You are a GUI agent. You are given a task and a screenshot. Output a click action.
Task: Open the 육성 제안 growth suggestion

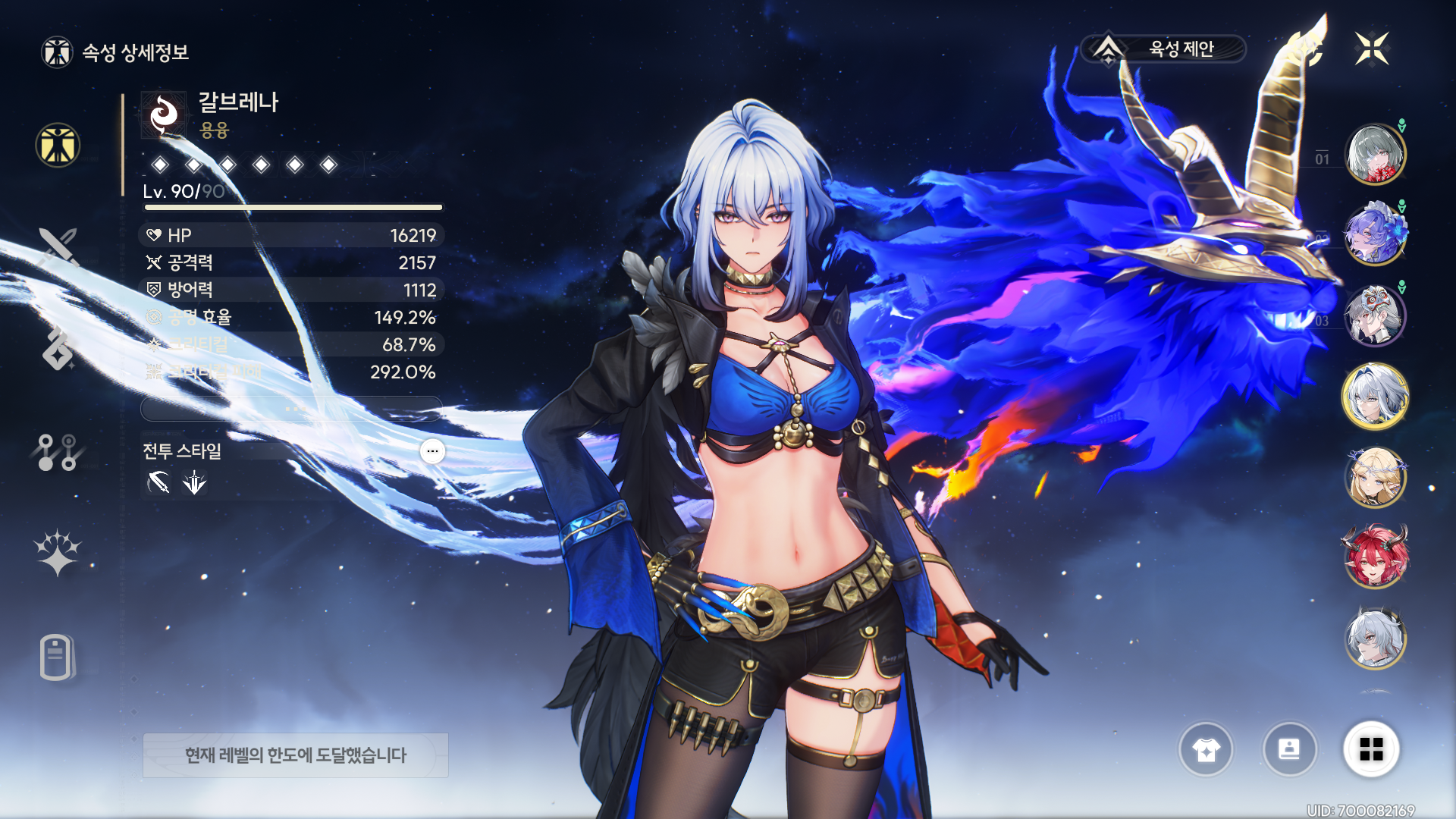click(x=1164, y=49)
